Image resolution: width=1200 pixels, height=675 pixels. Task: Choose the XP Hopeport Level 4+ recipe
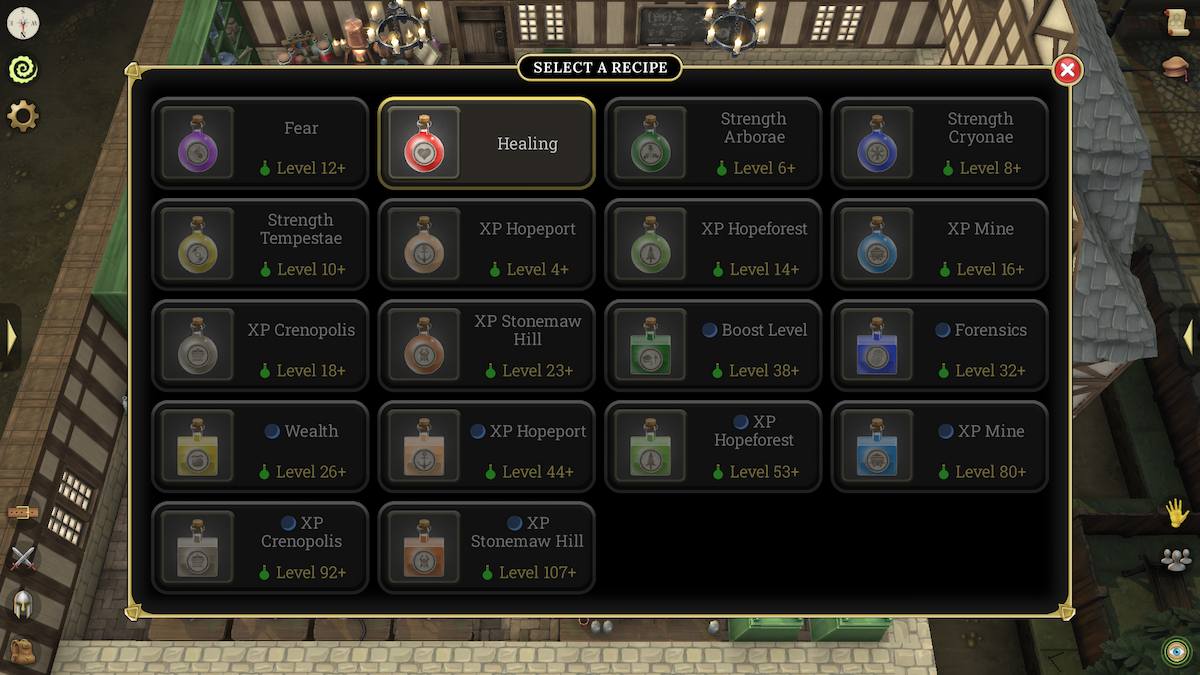point(486,245)
